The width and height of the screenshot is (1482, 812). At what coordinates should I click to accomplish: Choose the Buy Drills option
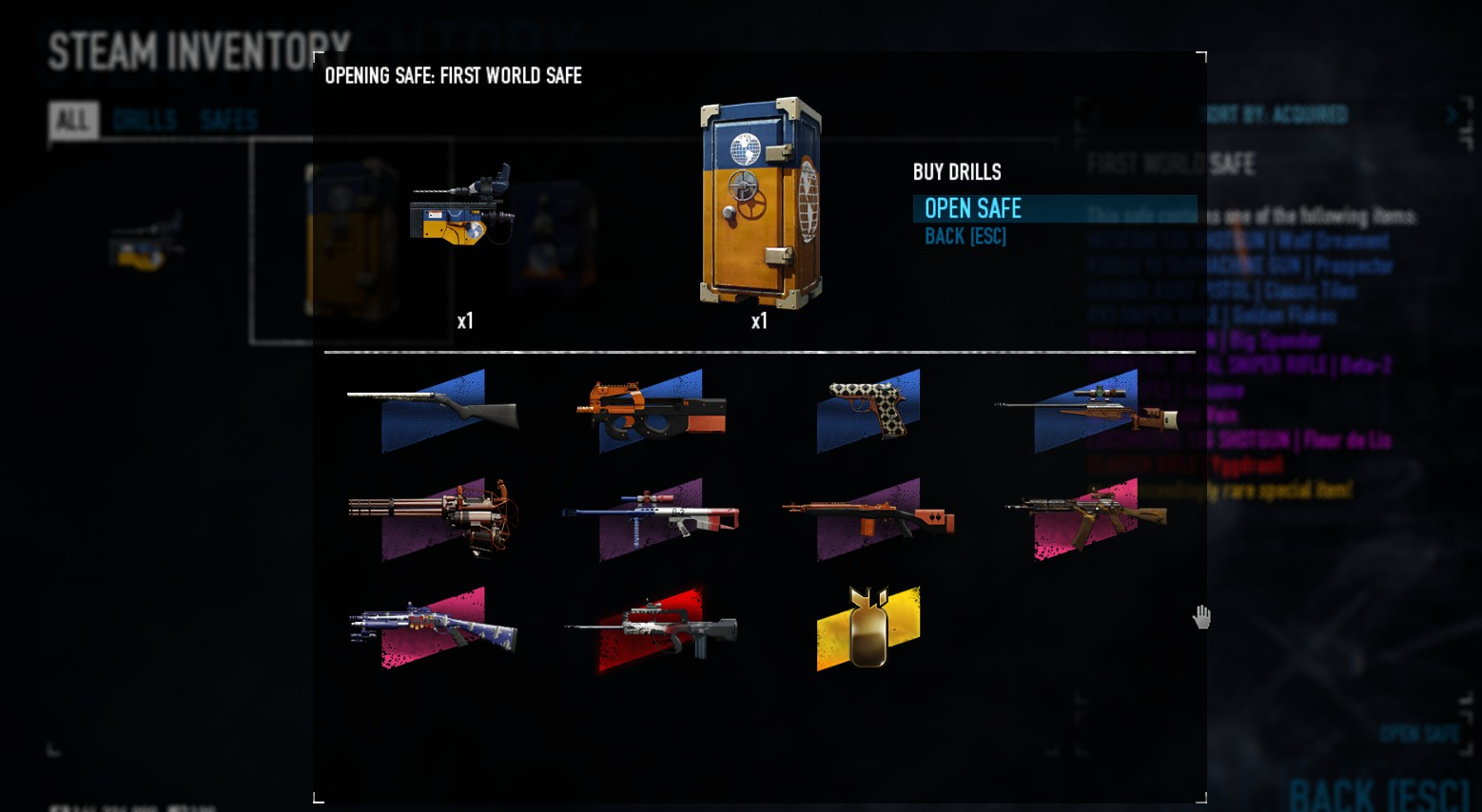tap(957, 172)
